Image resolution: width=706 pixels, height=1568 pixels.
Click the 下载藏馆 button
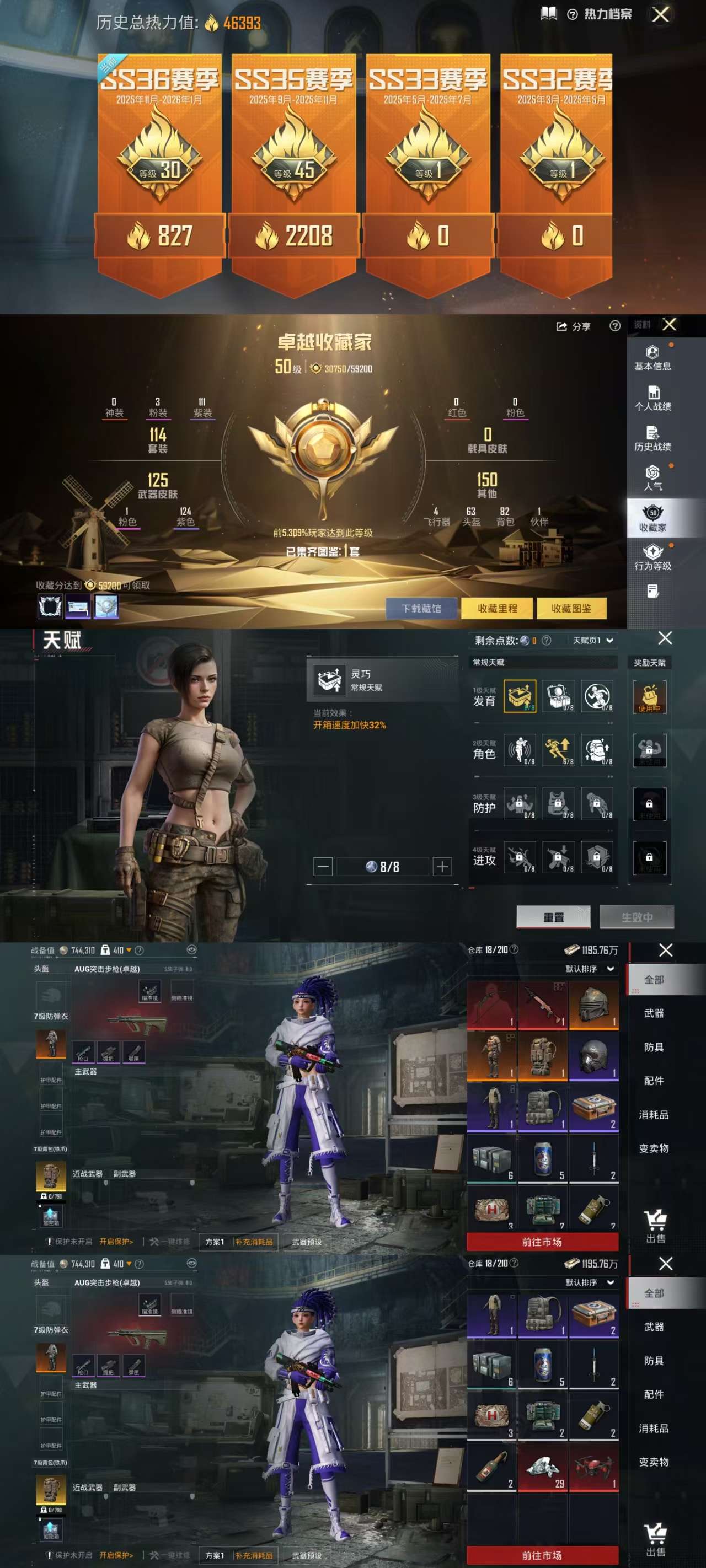click(421, 608)
